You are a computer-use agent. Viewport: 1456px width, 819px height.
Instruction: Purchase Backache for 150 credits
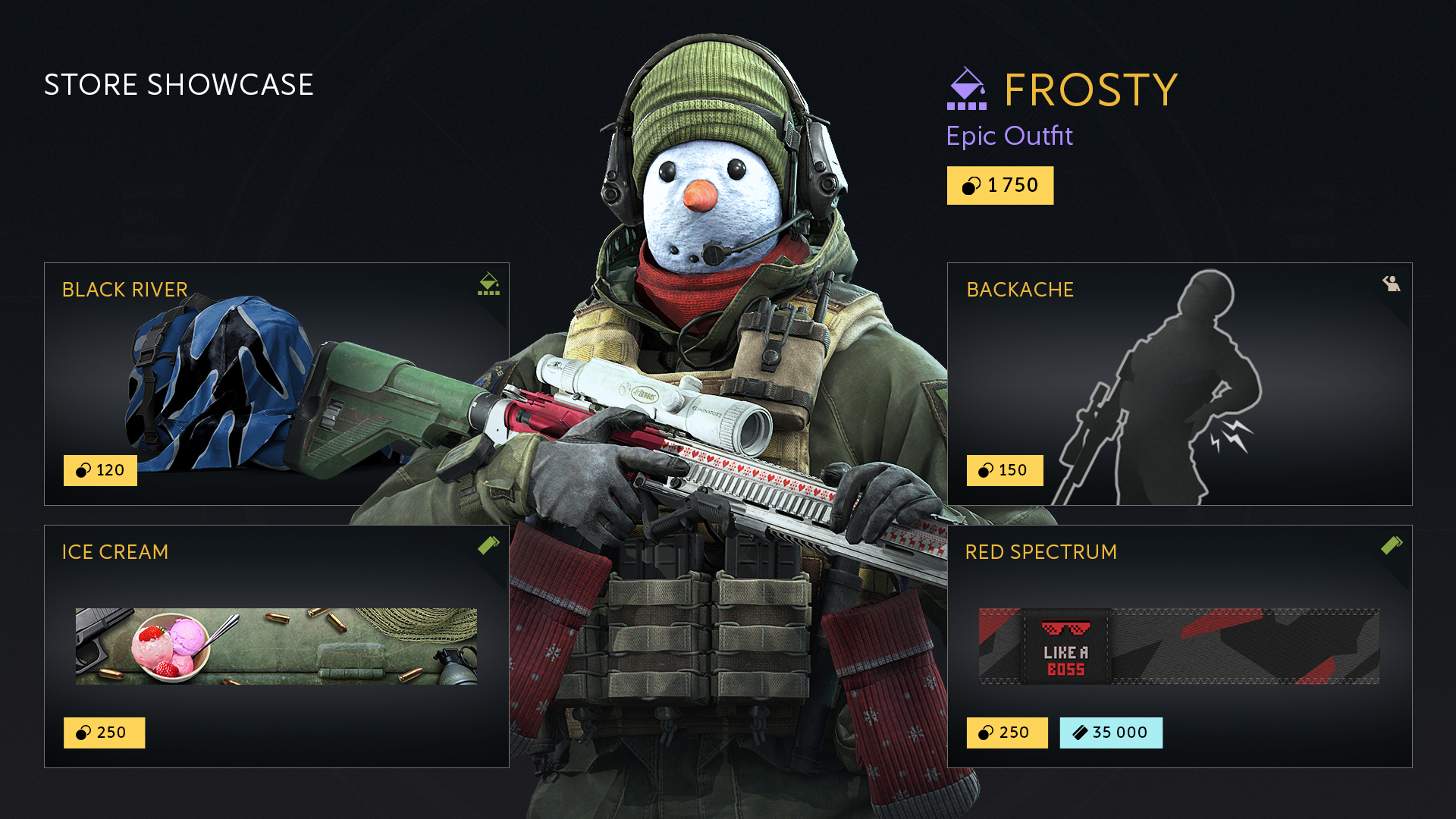(x=1004, y=470)
